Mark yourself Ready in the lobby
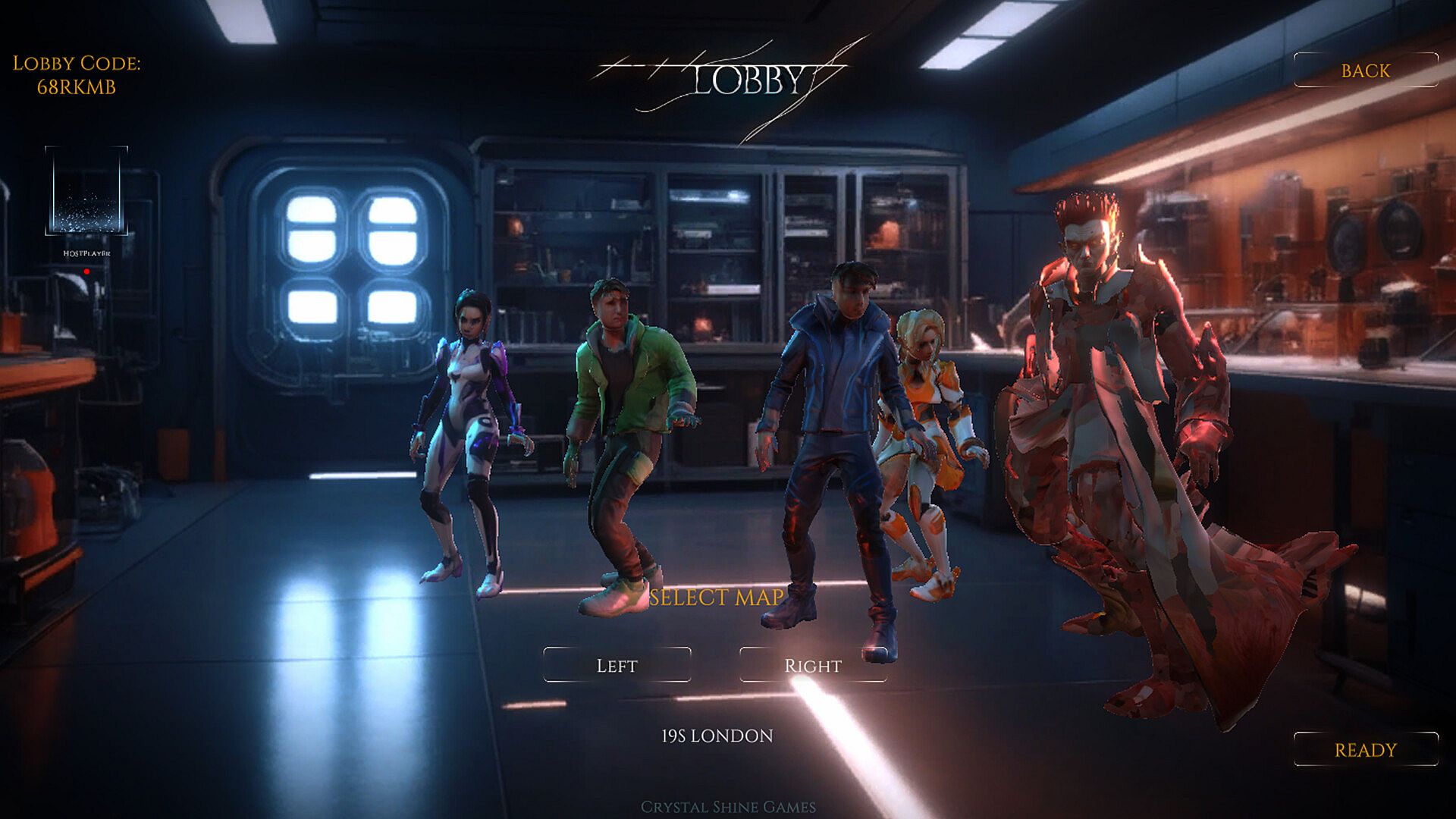The width and height of the screenshot is (1456, 819). [x=1365, y=749]
